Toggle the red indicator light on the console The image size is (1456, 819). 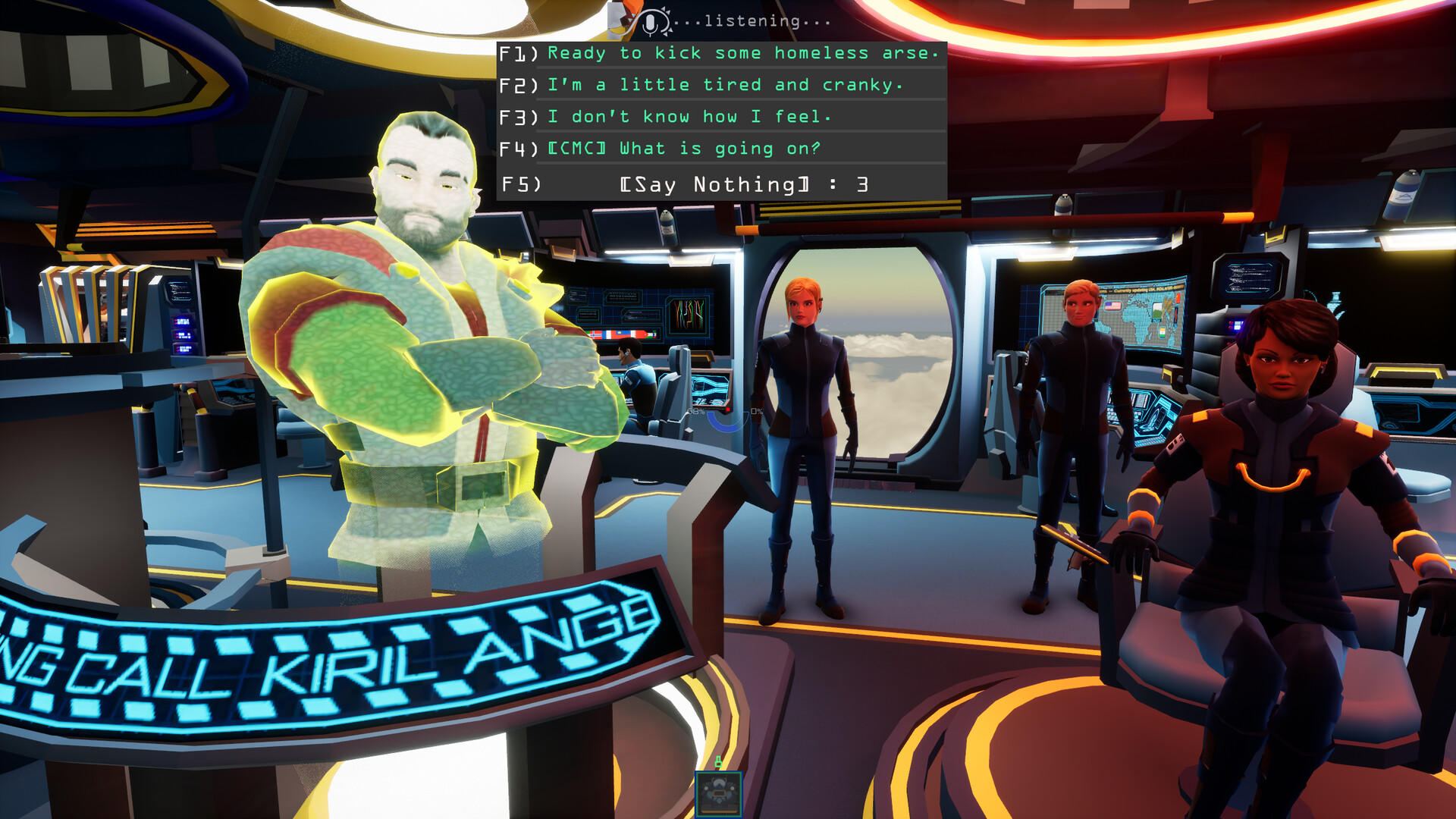(728, 409)
